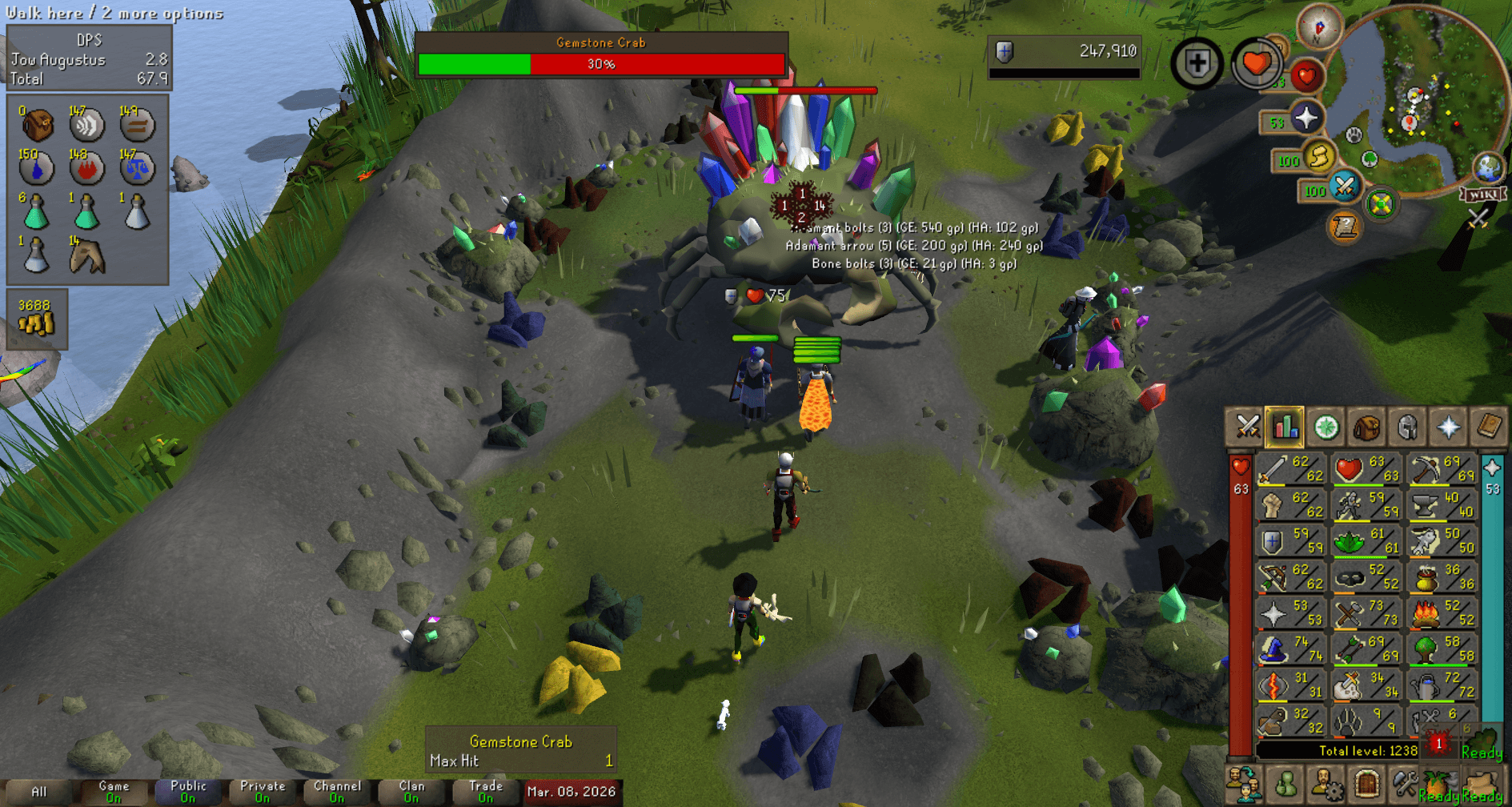Click the All chat tab
1512x807 pixels.
(38, 790)
